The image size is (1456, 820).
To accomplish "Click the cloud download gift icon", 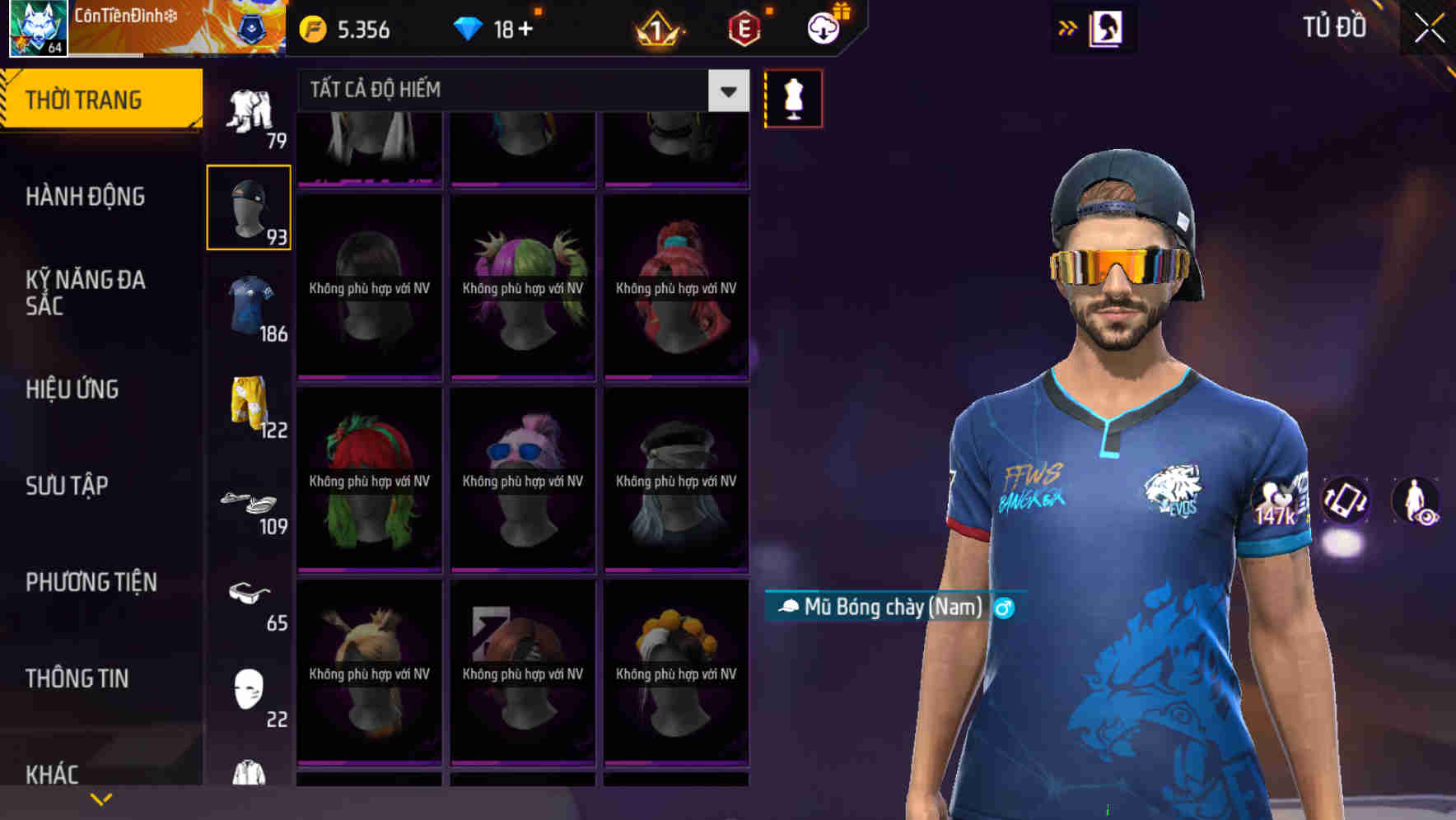I will 824,27.
